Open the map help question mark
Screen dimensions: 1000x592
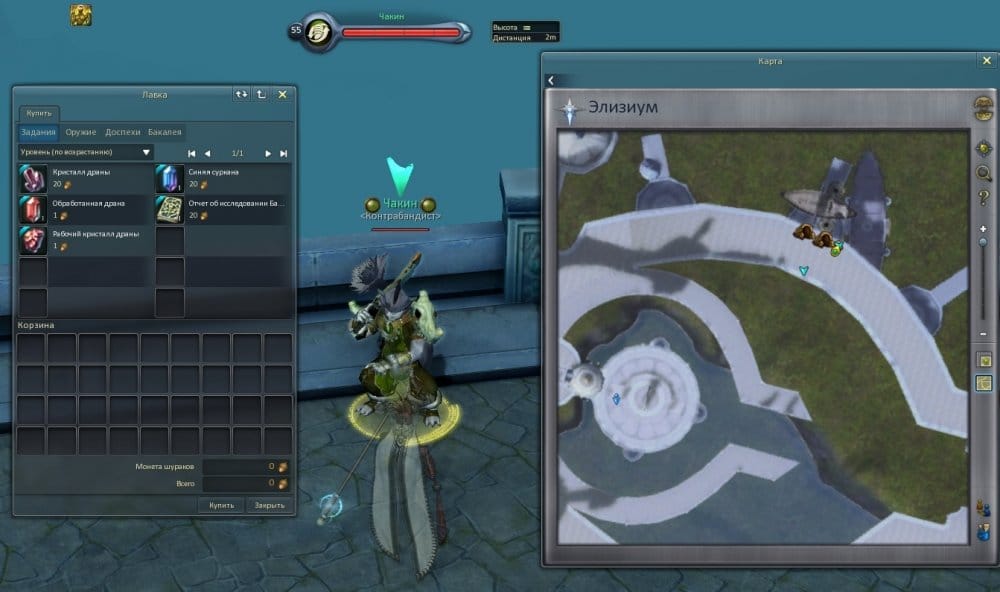984,199
